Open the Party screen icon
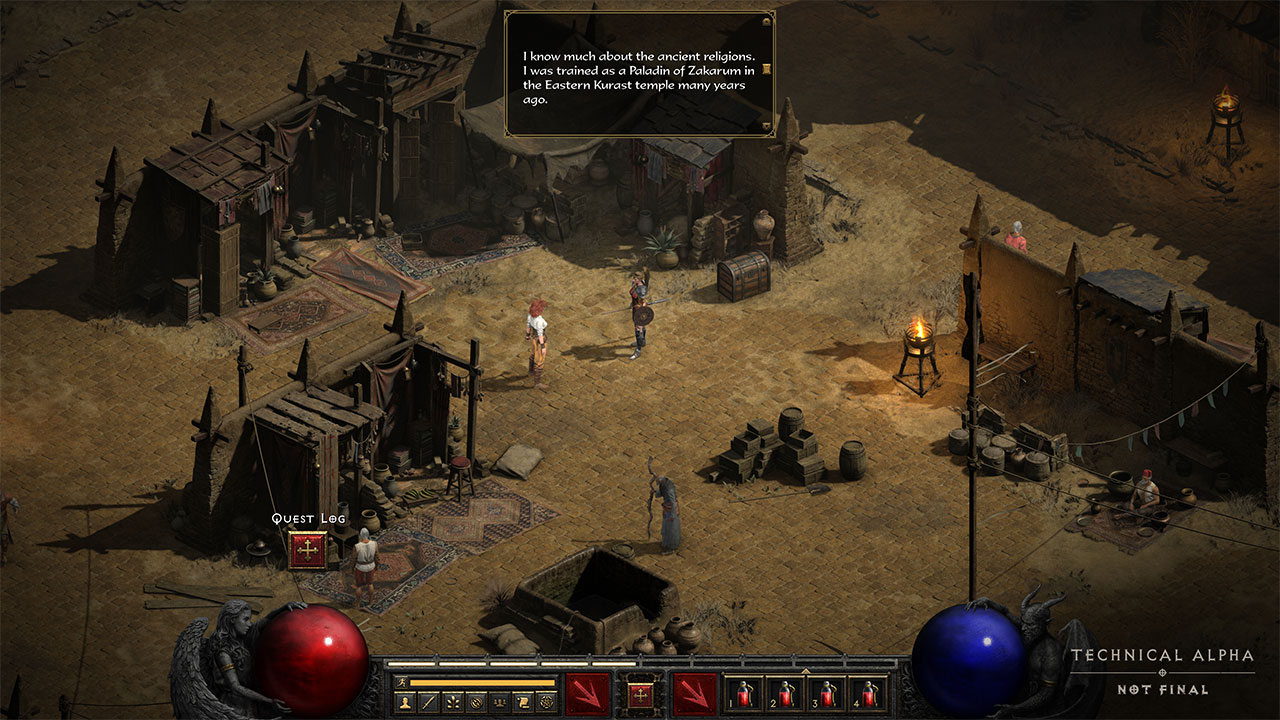 point(498,701)
